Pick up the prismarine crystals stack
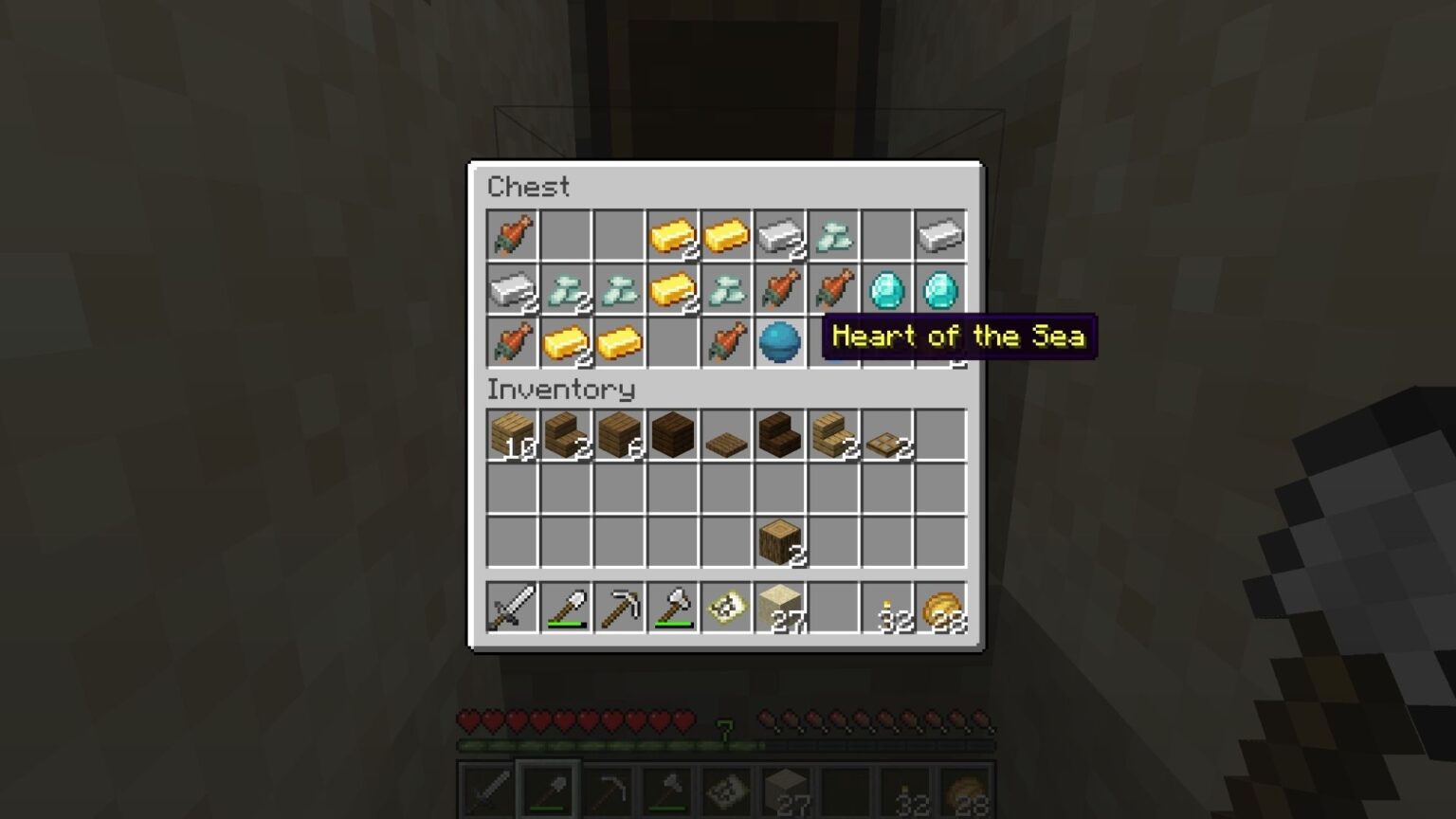 coord(833,236)
